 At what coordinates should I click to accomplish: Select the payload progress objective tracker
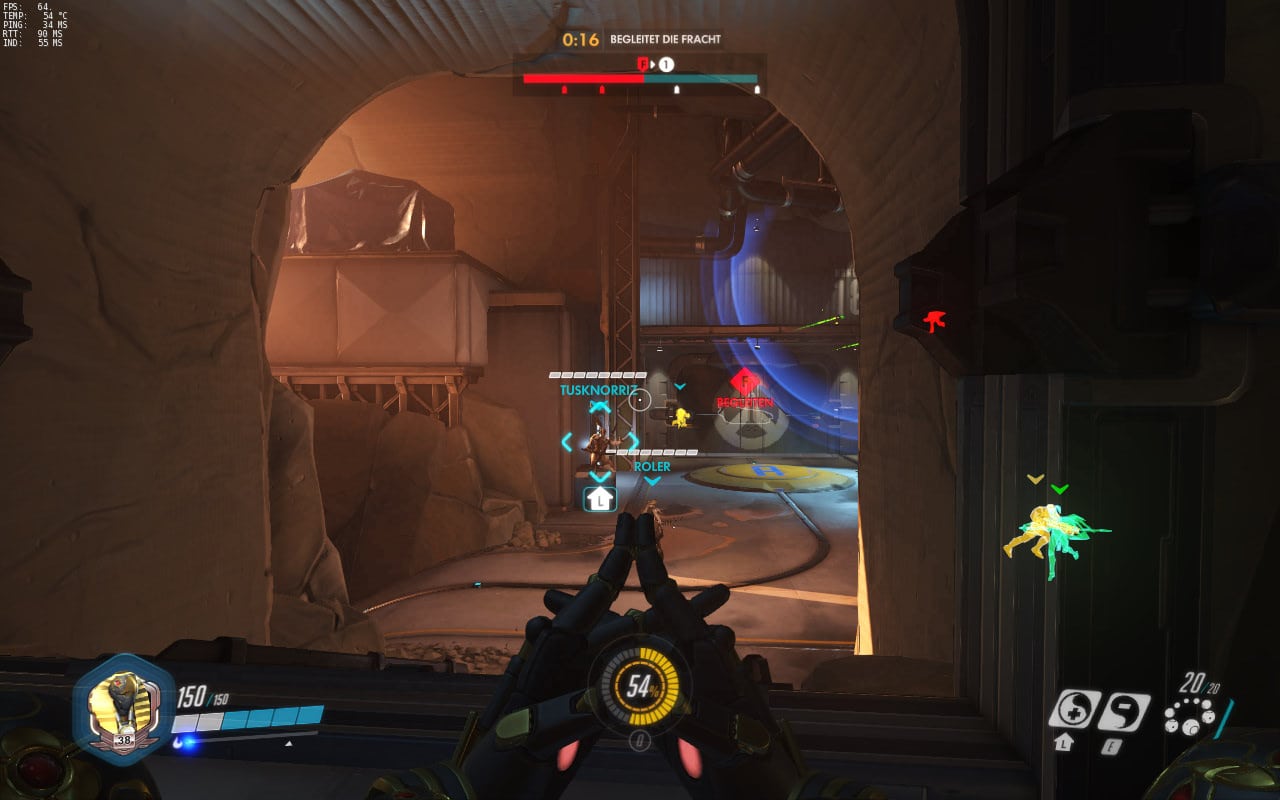(640, 79)
